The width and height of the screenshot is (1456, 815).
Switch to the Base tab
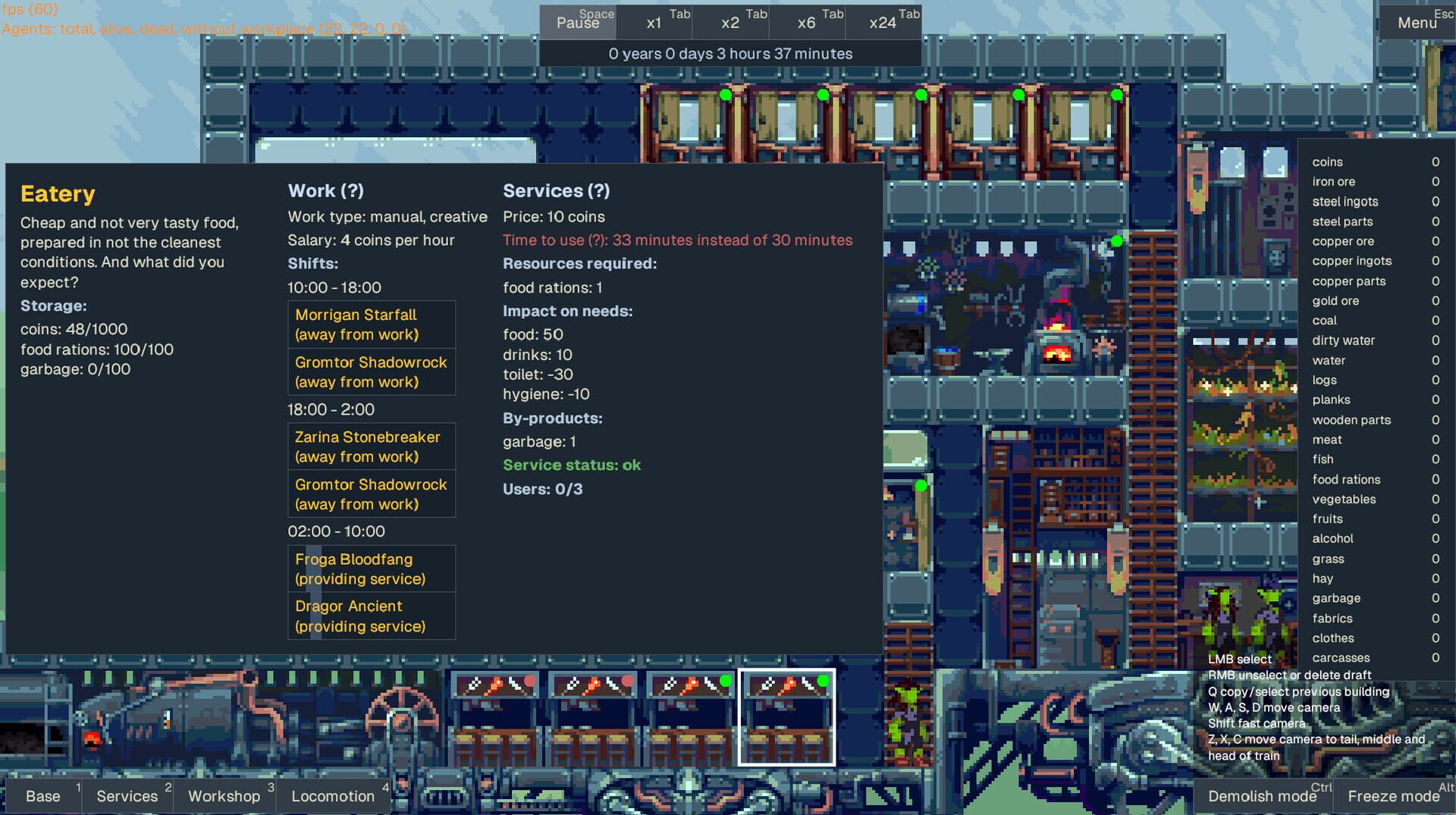click(x=43, y=796)
